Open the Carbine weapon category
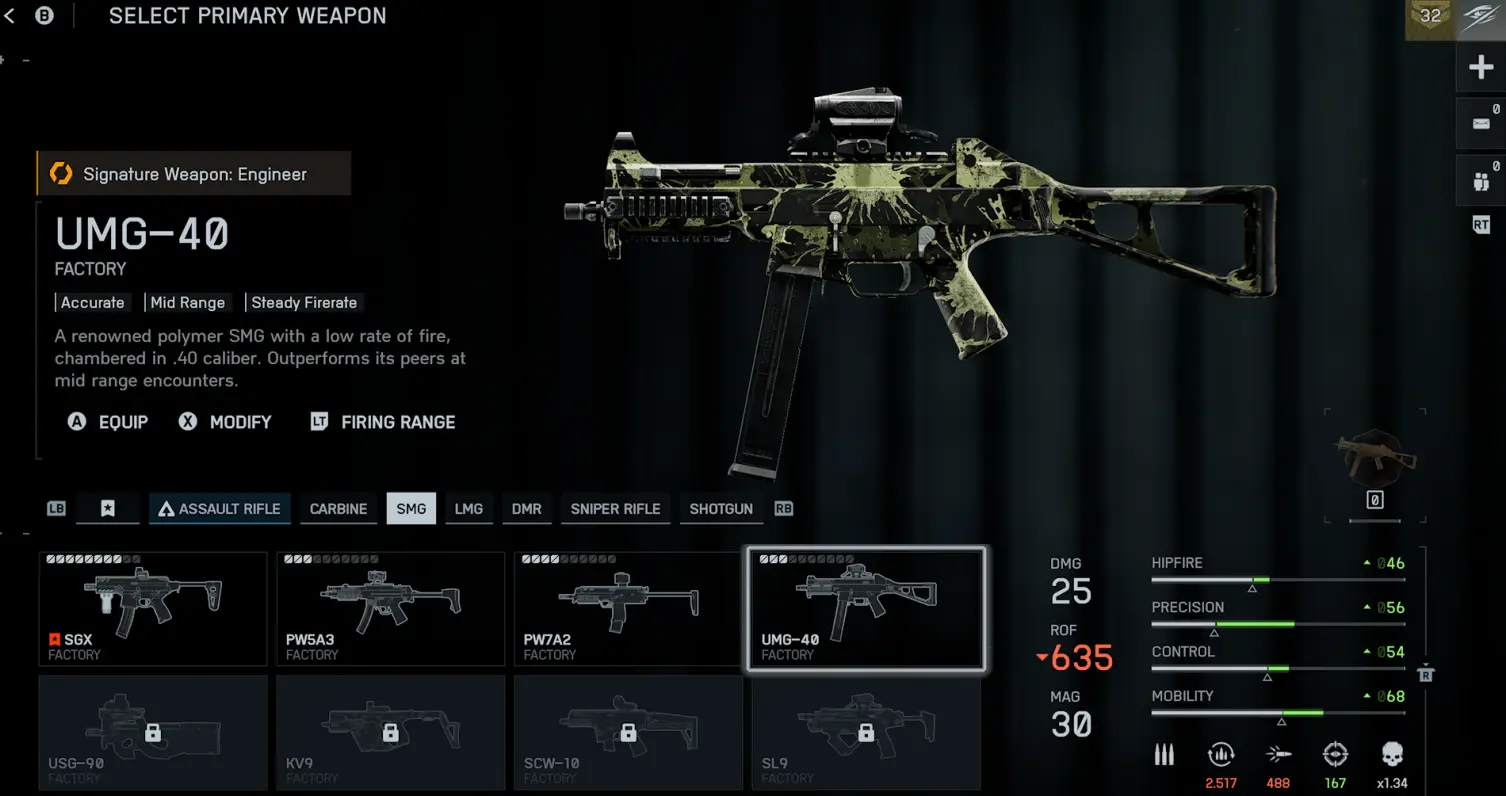The image size is (1506, 796). [338, 509]
